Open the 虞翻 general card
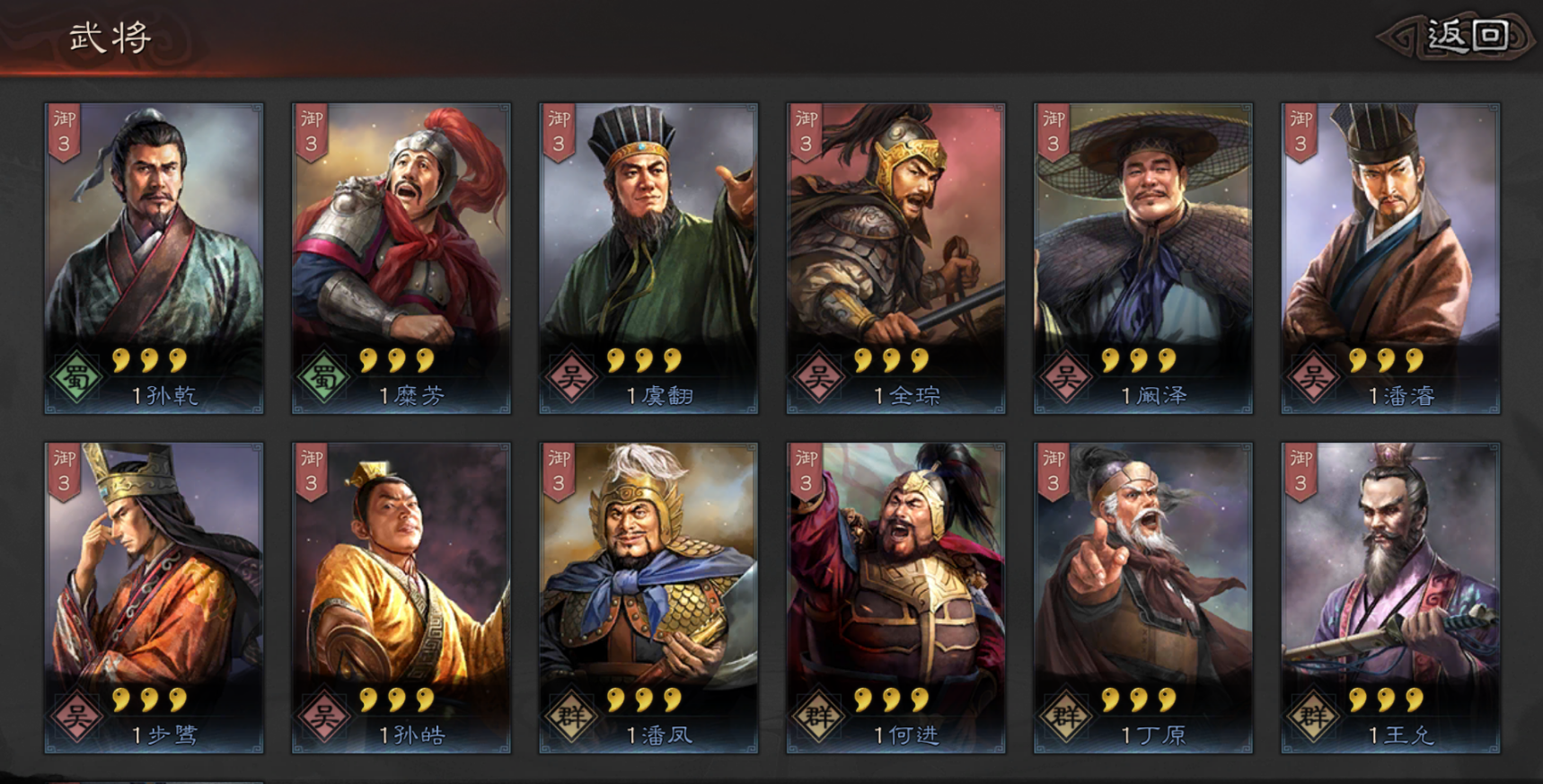The height and width of the screenshot is (784, 1543). (648, 258)
